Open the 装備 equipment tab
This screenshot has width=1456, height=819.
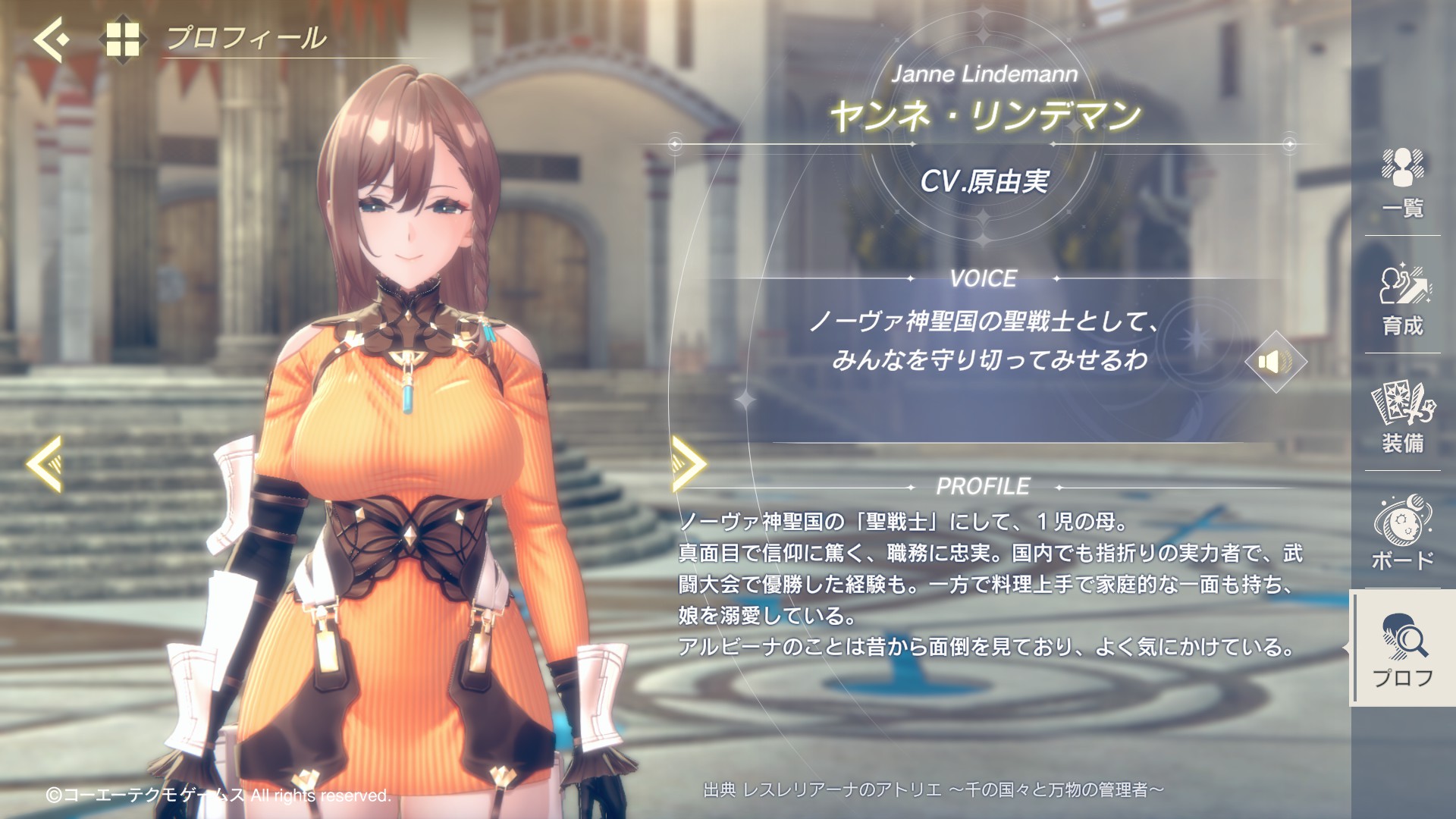click(x=1403, y=418)
